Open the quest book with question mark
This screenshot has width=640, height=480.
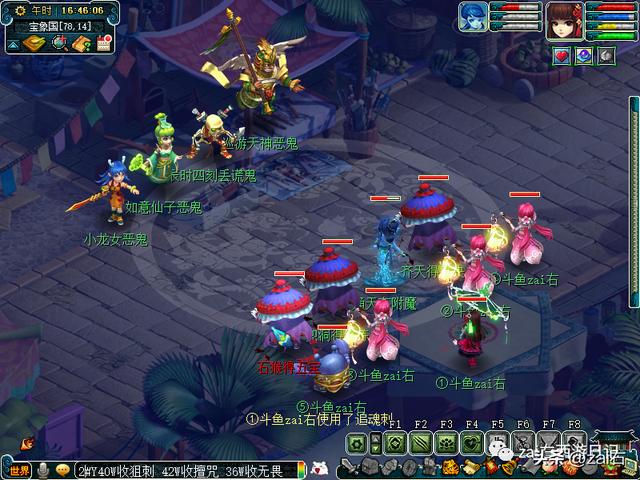[x=81, y=43]
